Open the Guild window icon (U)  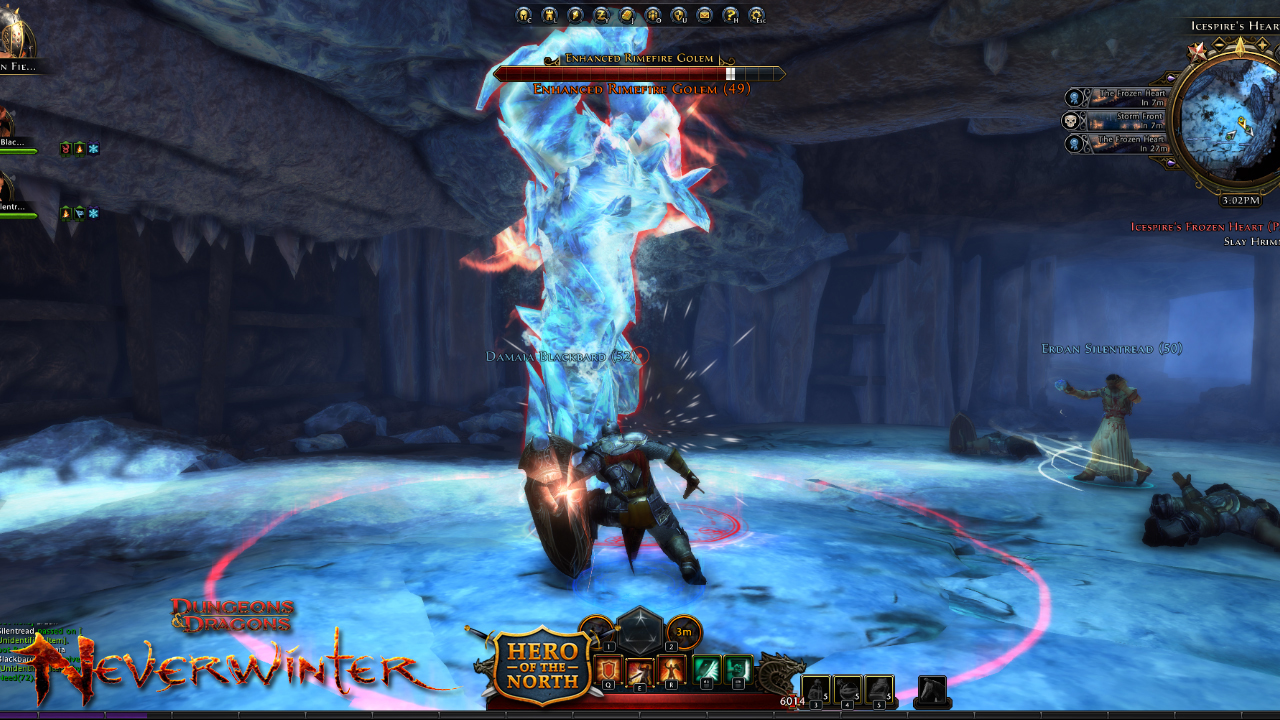677,15
